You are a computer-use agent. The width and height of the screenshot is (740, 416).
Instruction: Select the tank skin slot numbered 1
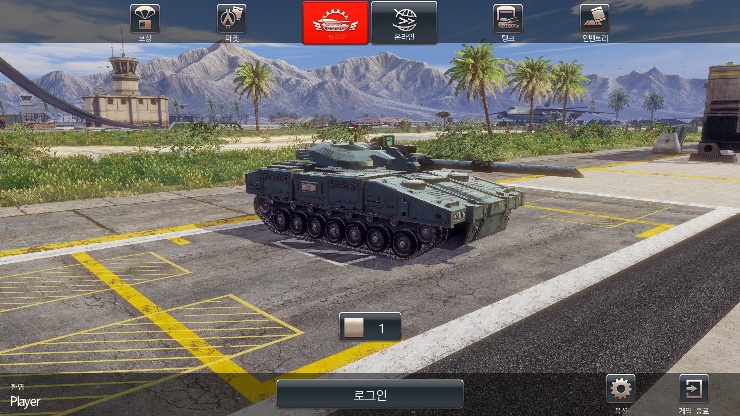point(370,327)
